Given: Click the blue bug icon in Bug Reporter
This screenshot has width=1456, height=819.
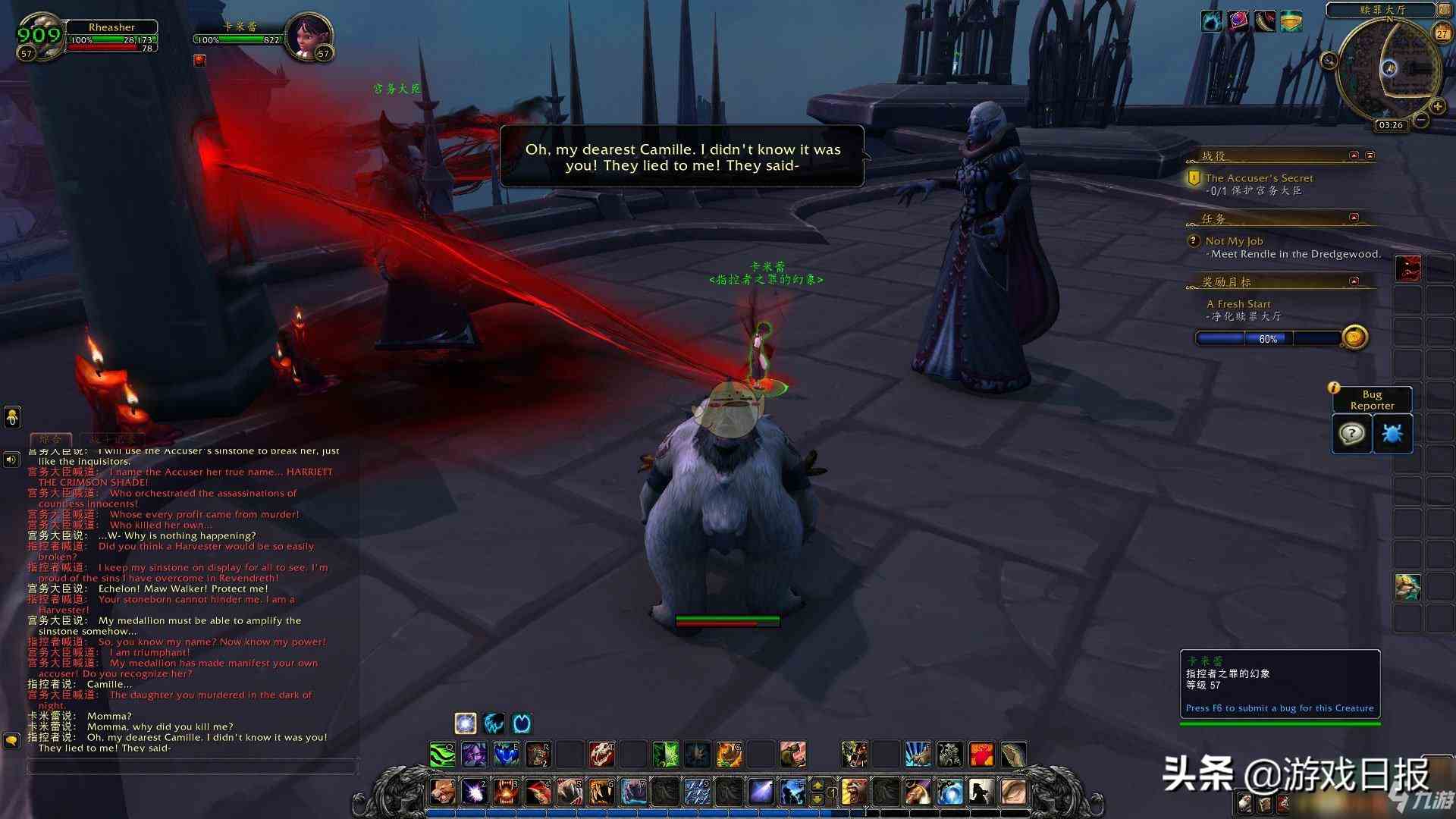Looking at the screenshot, I should (x=1392, y=434).
